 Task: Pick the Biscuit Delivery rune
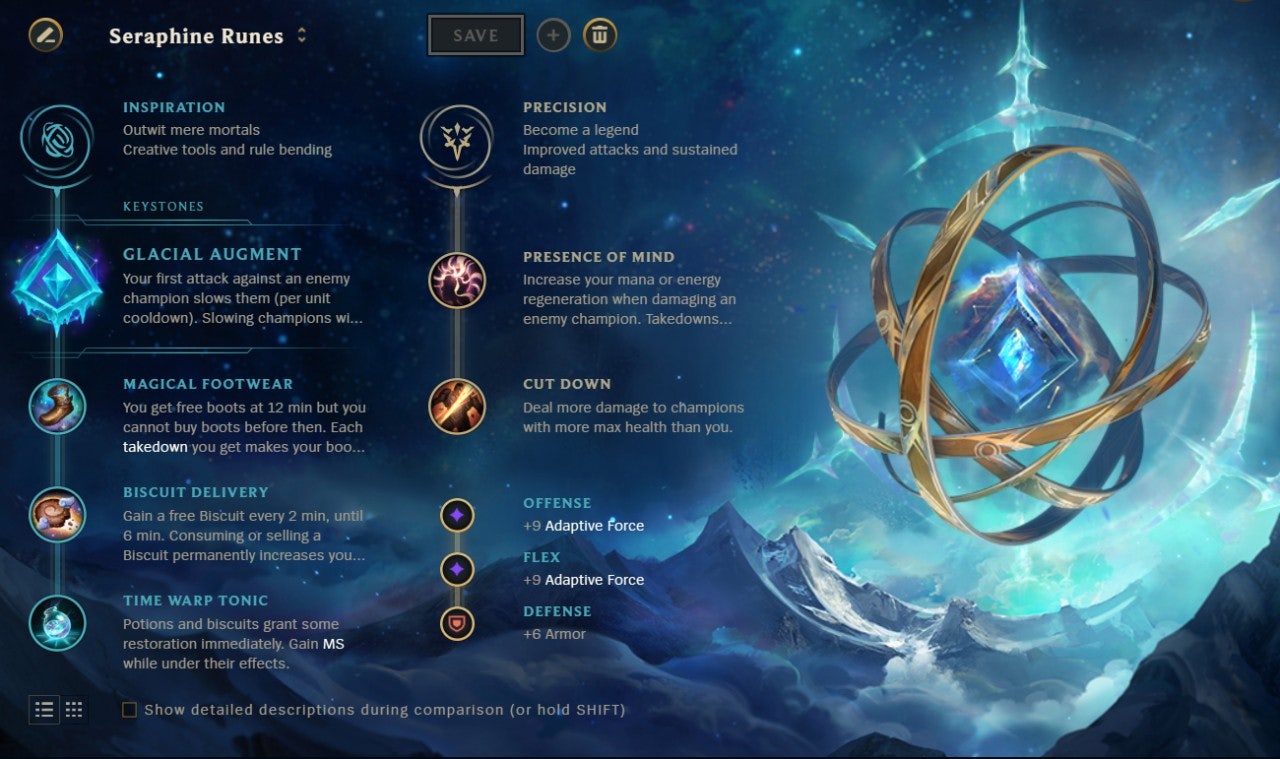(x=57, y=513)
